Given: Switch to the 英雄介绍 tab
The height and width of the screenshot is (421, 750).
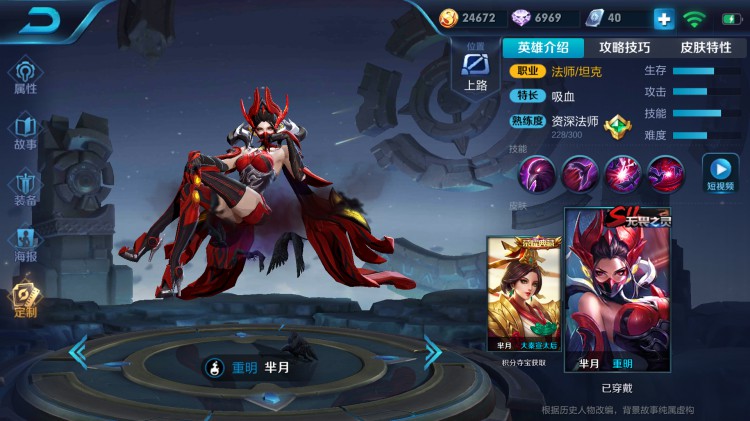Looking at the screenshot, I should coord(543,47).
